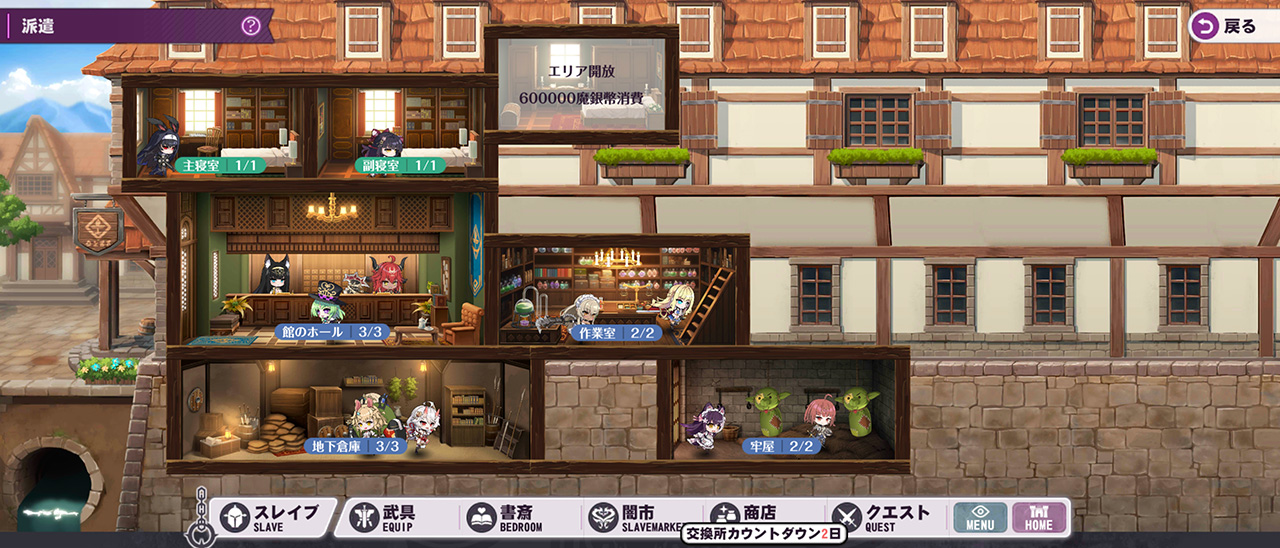1280x548 pixels.
Task: Open the purple help question mark
Action: click(x=251, y=26)
